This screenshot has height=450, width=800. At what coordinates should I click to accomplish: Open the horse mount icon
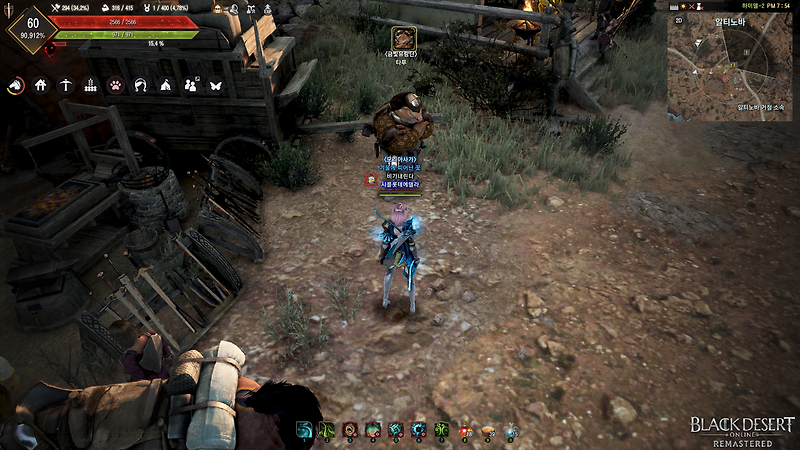point(15,86)
